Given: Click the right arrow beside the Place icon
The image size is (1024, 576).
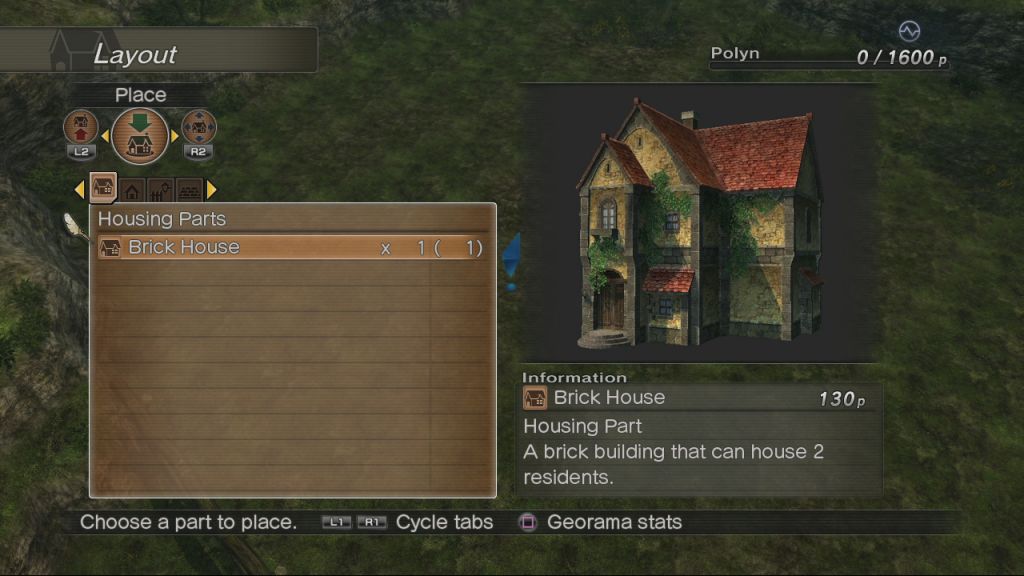Looking at the screenshot, I should coord(175,136).
